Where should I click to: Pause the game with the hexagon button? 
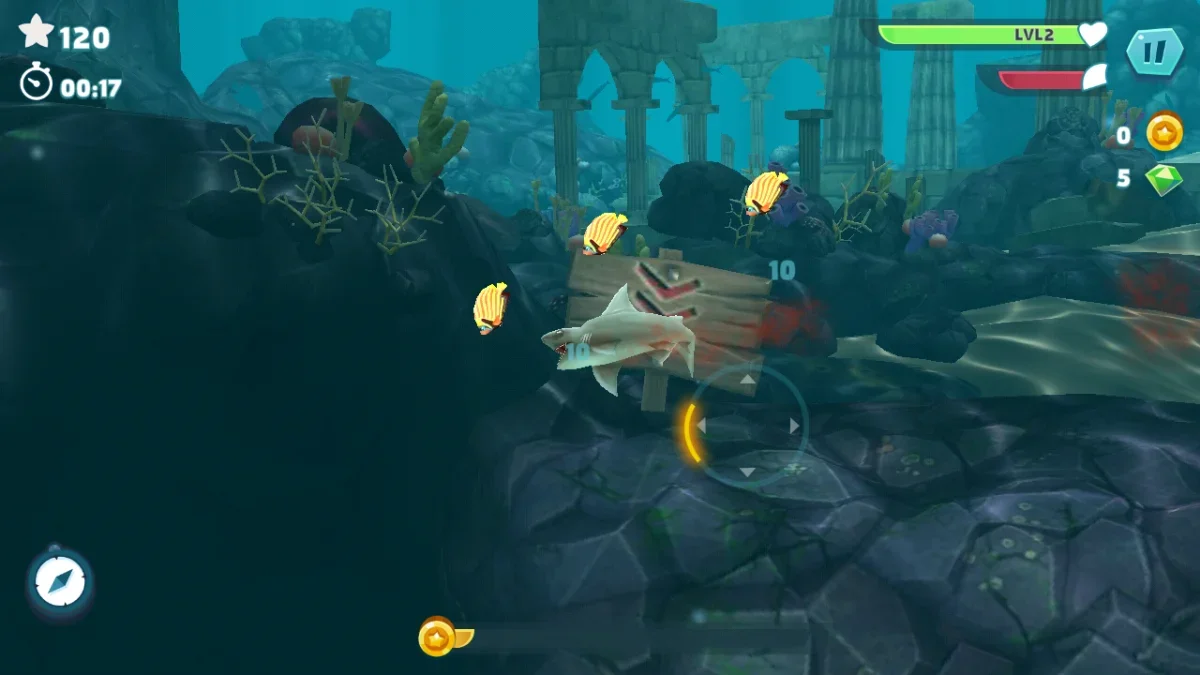pos(1154,51)
